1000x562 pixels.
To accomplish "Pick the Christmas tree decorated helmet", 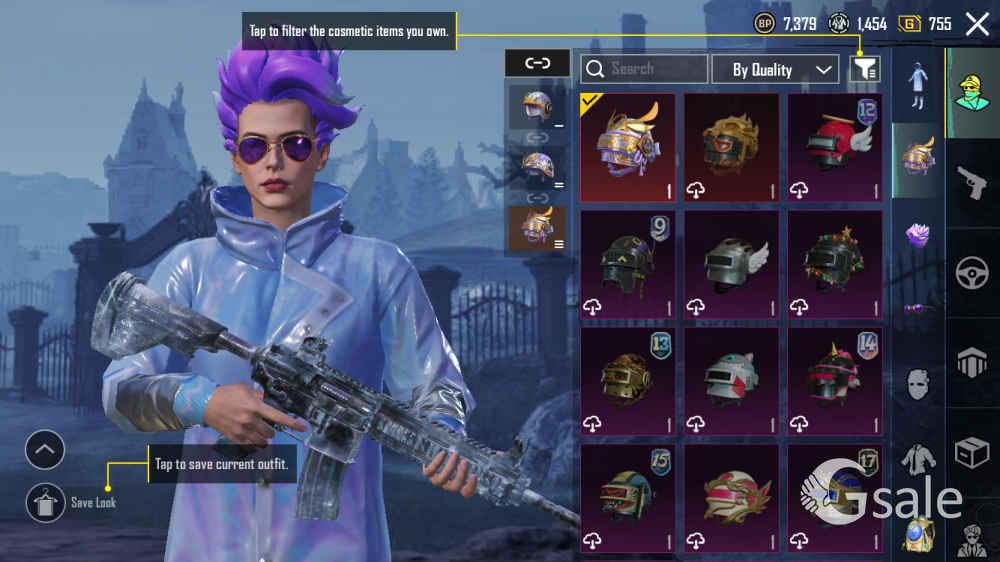I will point(835,265).
